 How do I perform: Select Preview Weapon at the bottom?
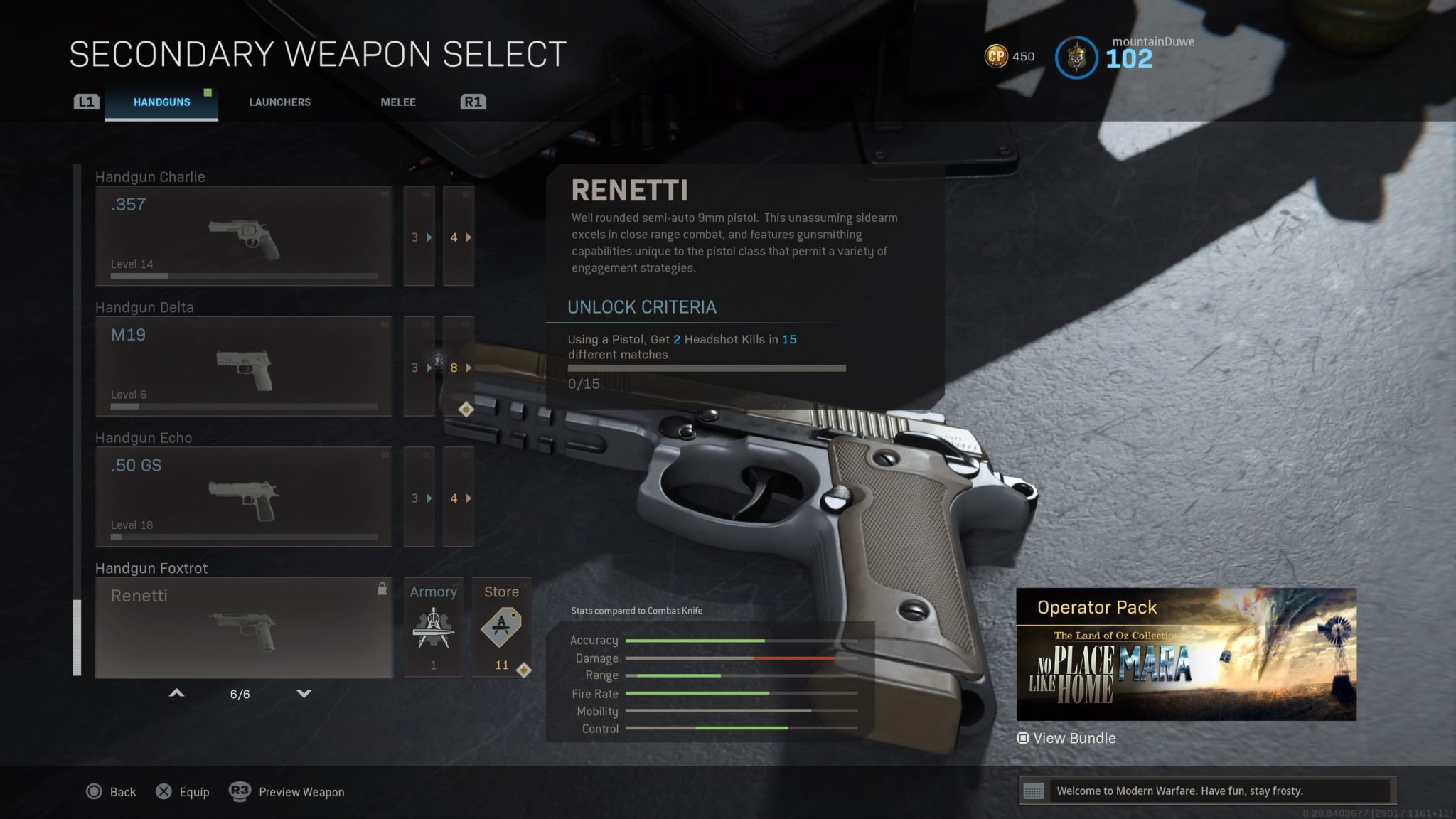click(x=301, y=791)
